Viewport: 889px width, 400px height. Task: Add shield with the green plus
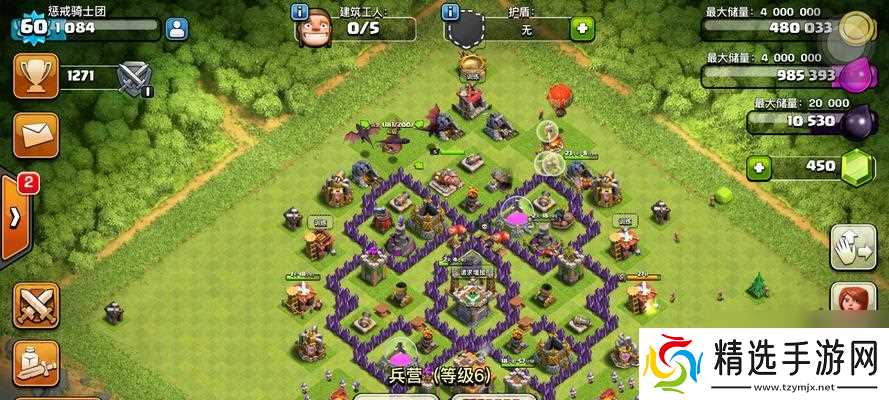581,29
